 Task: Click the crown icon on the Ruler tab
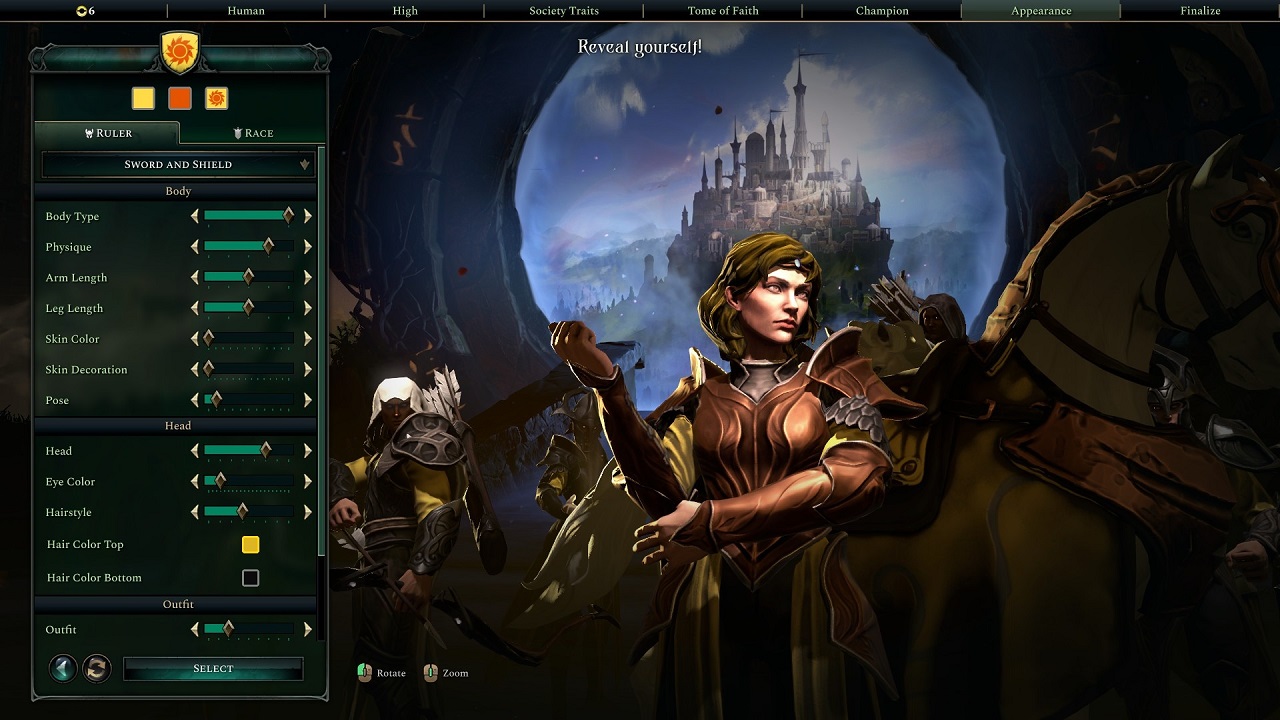point(88,132)
